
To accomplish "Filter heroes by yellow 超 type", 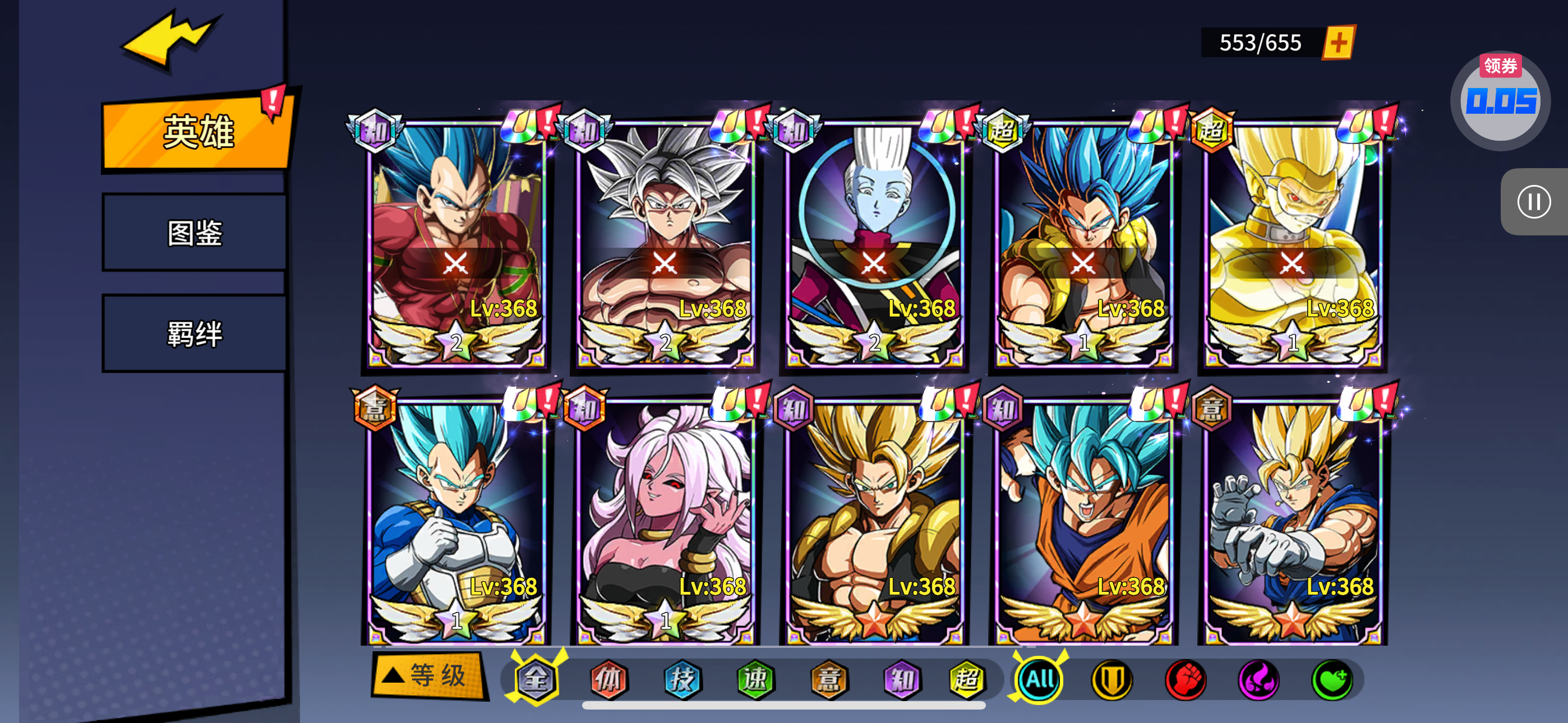I will point(967,679).
